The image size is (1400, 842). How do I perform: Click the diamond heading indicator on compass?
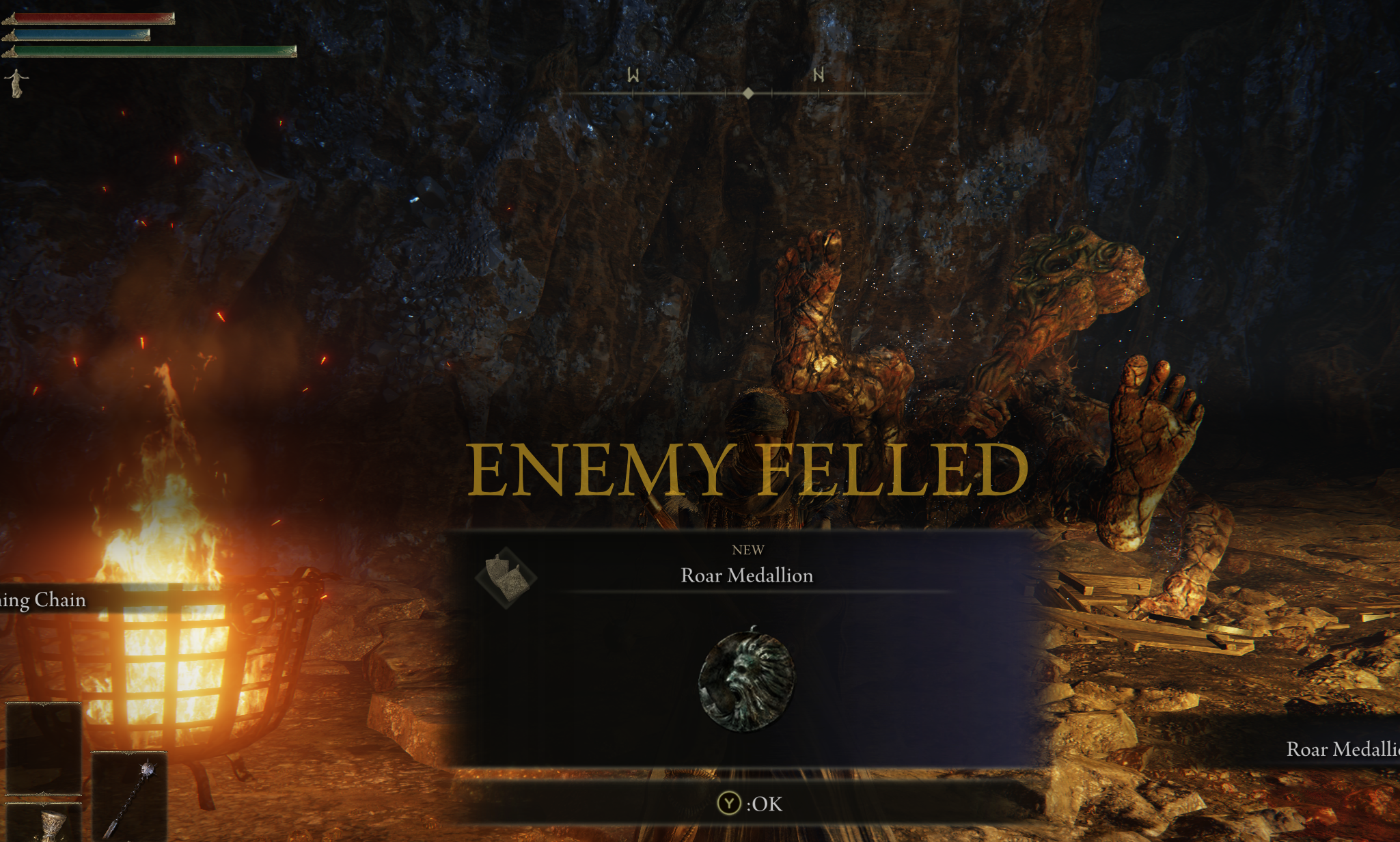[749, 92]
